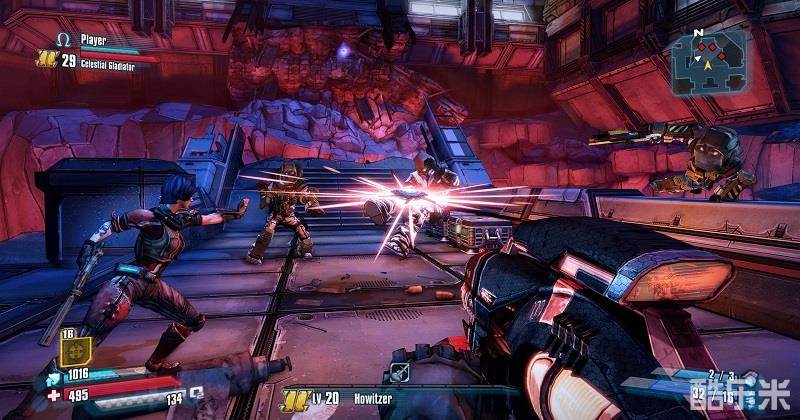Click the Omega class icon beside Player

pos(63,39)
